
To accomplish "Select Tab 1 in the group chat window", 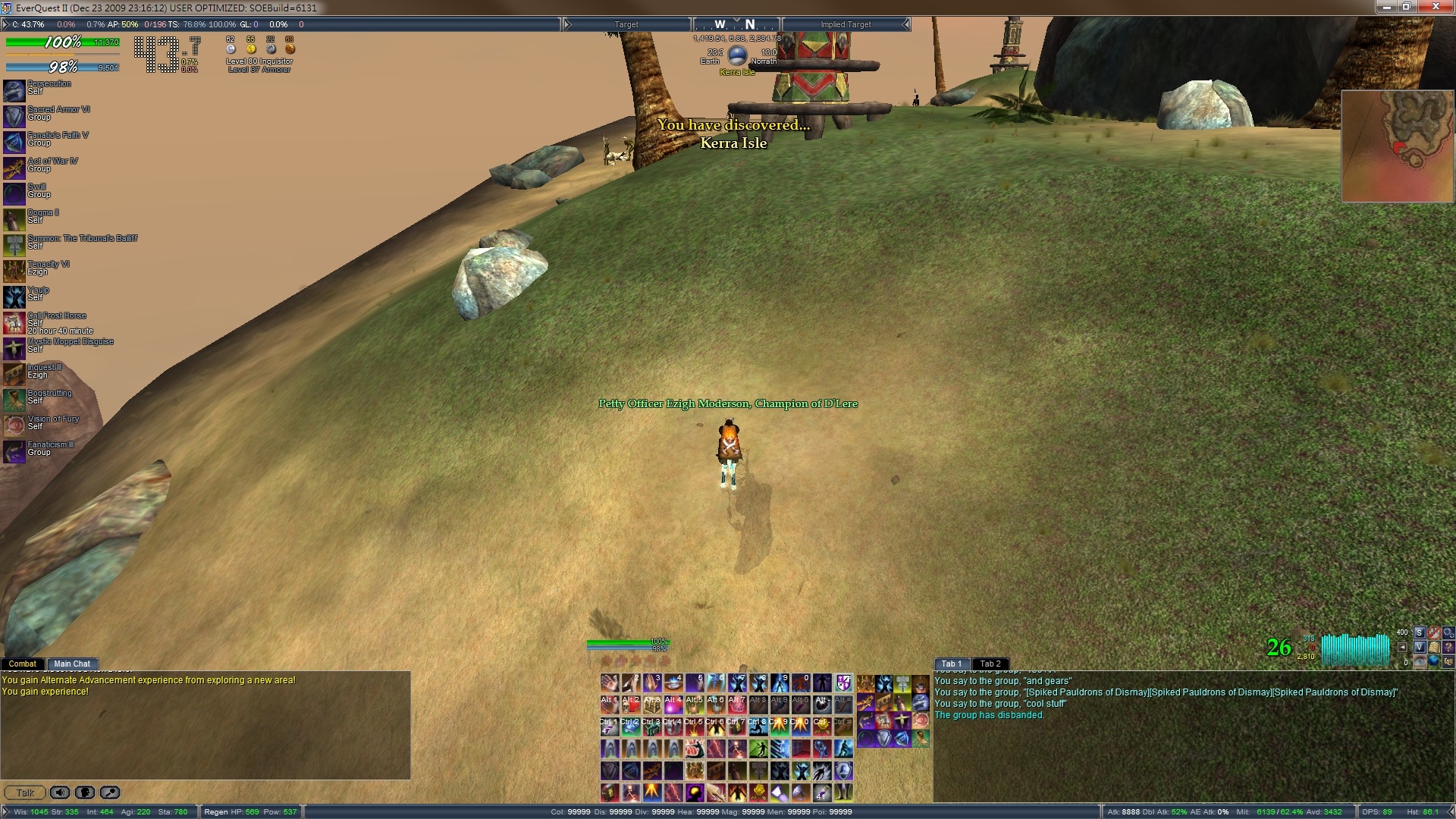I will (x=951, y=664).
